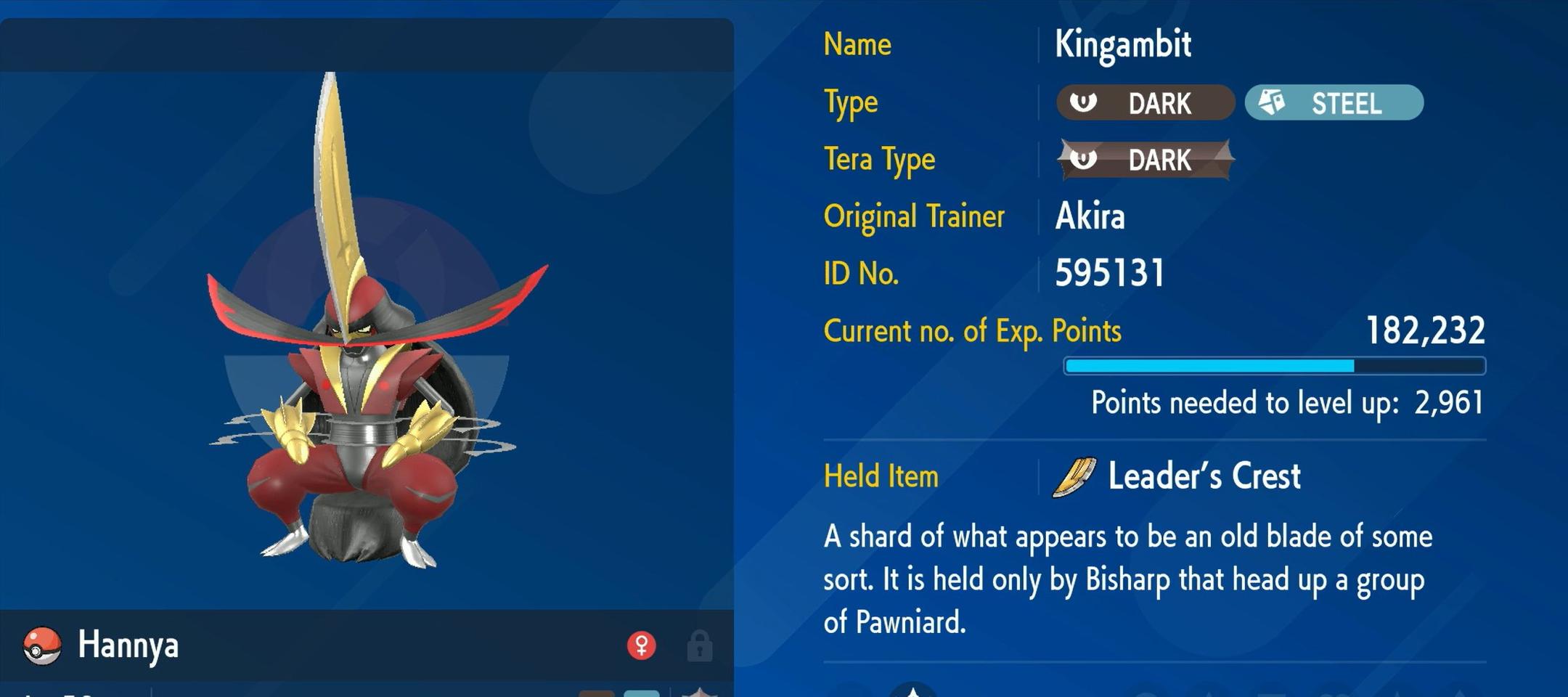Toggle the STEEL type badge
Image resolution: width=1568 pixels, height=697 pixels.
pos(1334,103)
